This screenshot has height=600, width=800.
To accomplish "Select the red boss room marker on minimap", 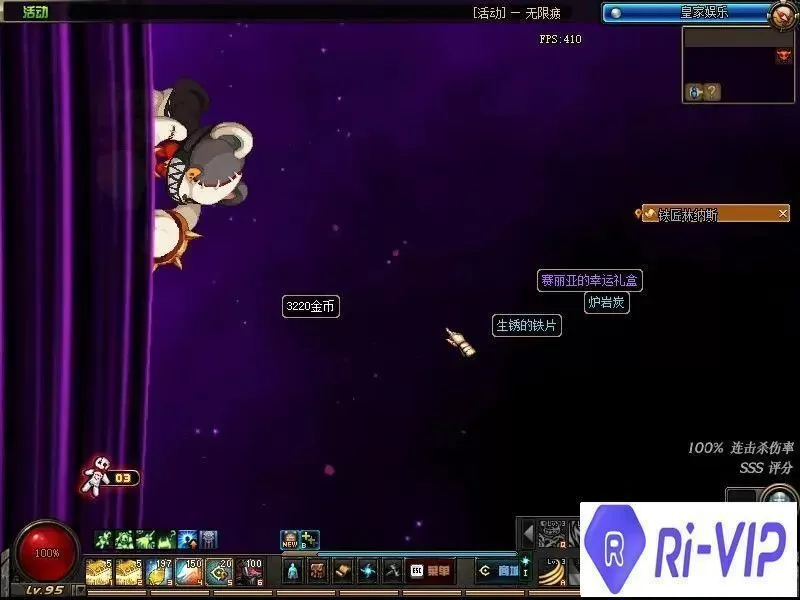I will click(x=783, y=57).
